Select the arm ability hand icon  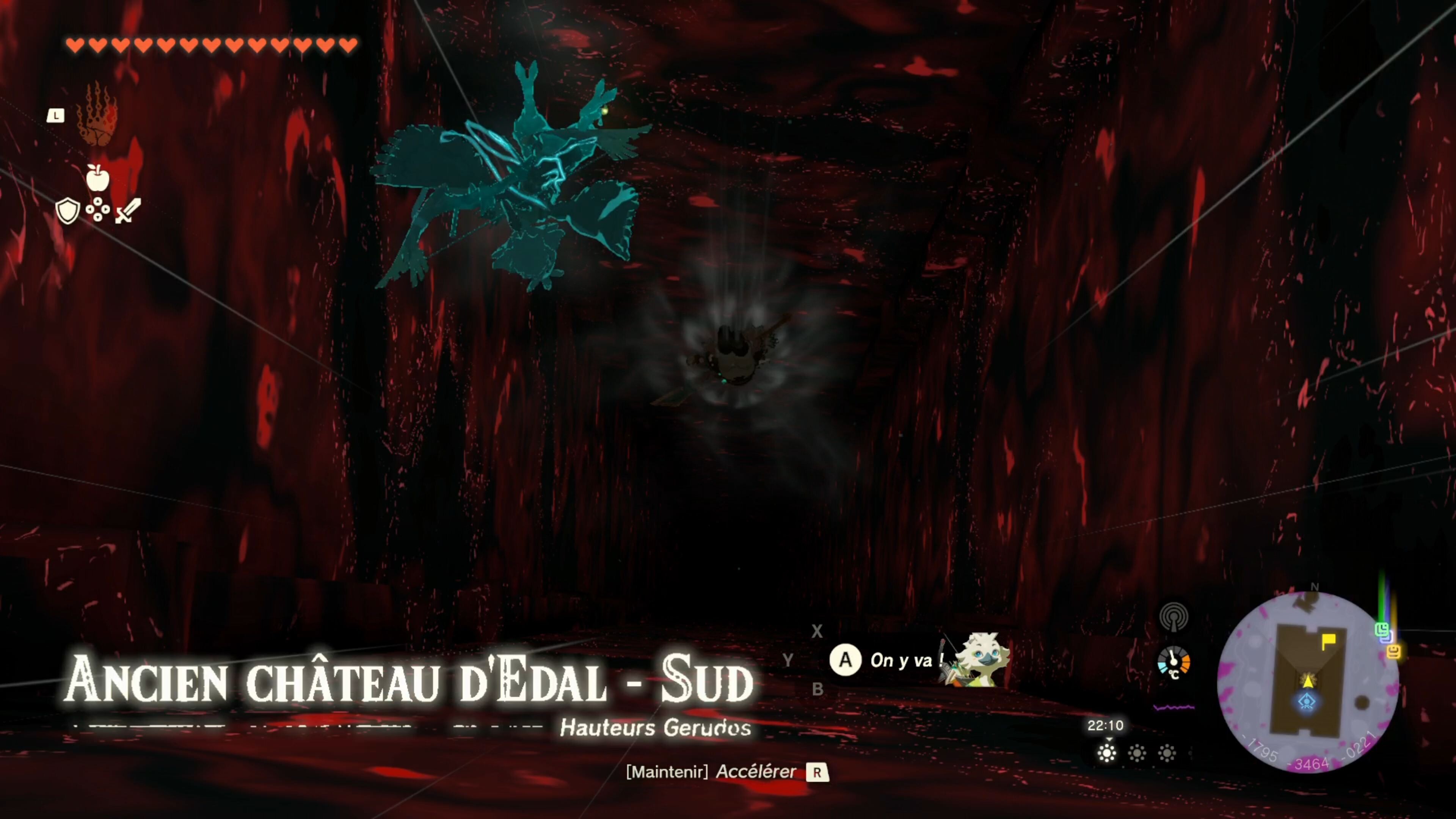pyautogui.click(x=97, y=114)
